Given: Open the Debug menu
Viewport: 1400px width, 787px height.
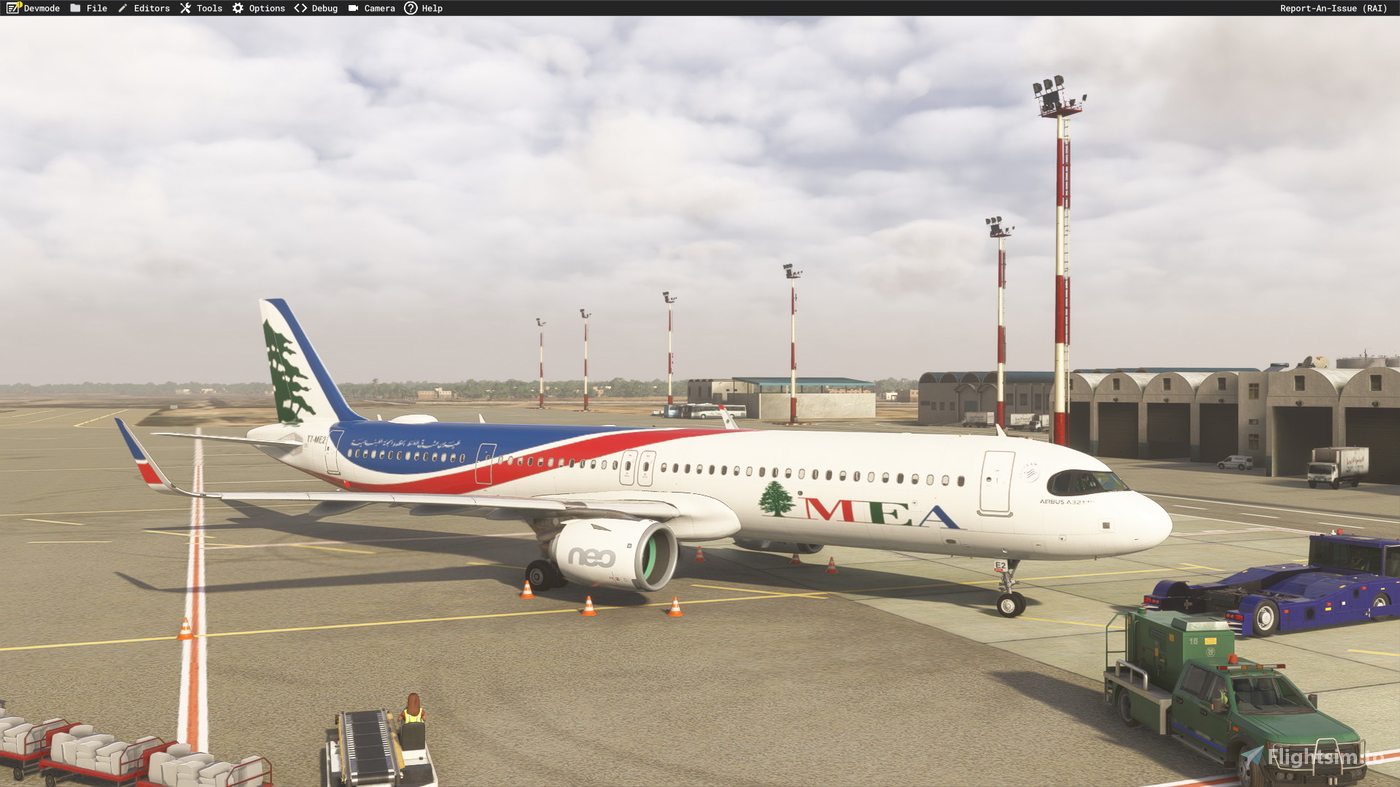Looking at the screenshot, I should point(324,7).
